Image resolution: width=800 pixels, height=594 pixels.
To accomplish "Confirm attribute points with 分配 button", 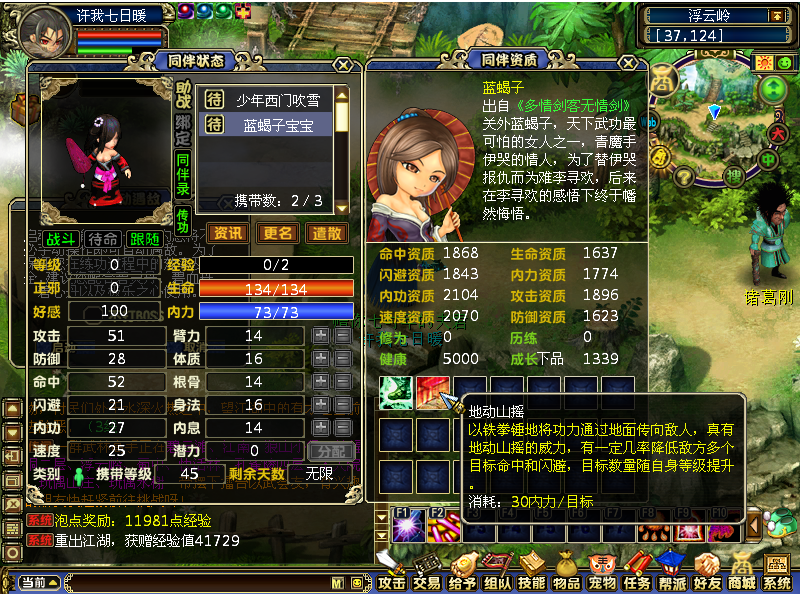I will (x=331, y=452).
